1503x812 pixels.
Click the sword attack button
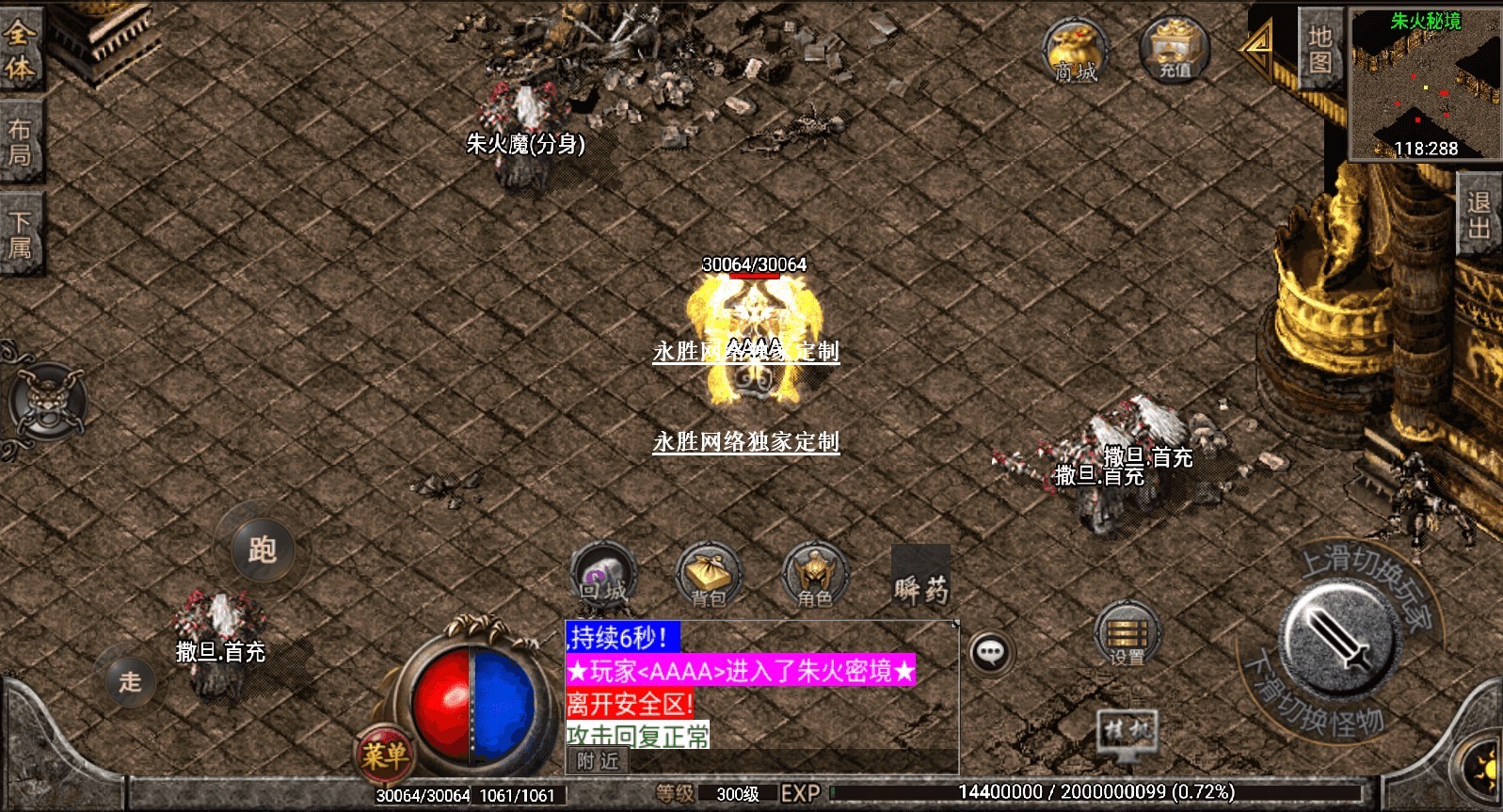click(x=1339, y=640)
